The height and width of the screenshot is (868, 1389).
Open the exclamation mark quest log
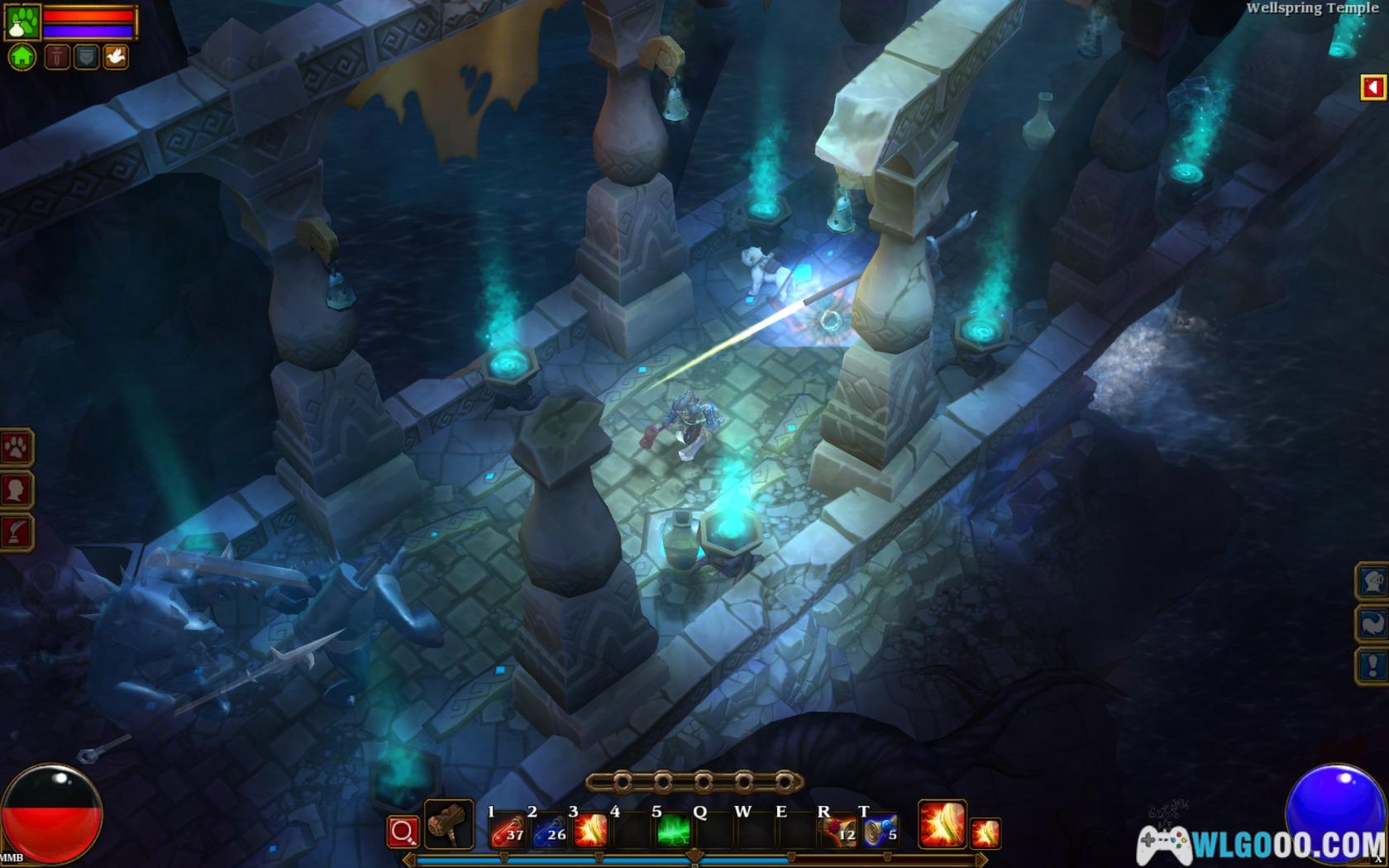1372,665
